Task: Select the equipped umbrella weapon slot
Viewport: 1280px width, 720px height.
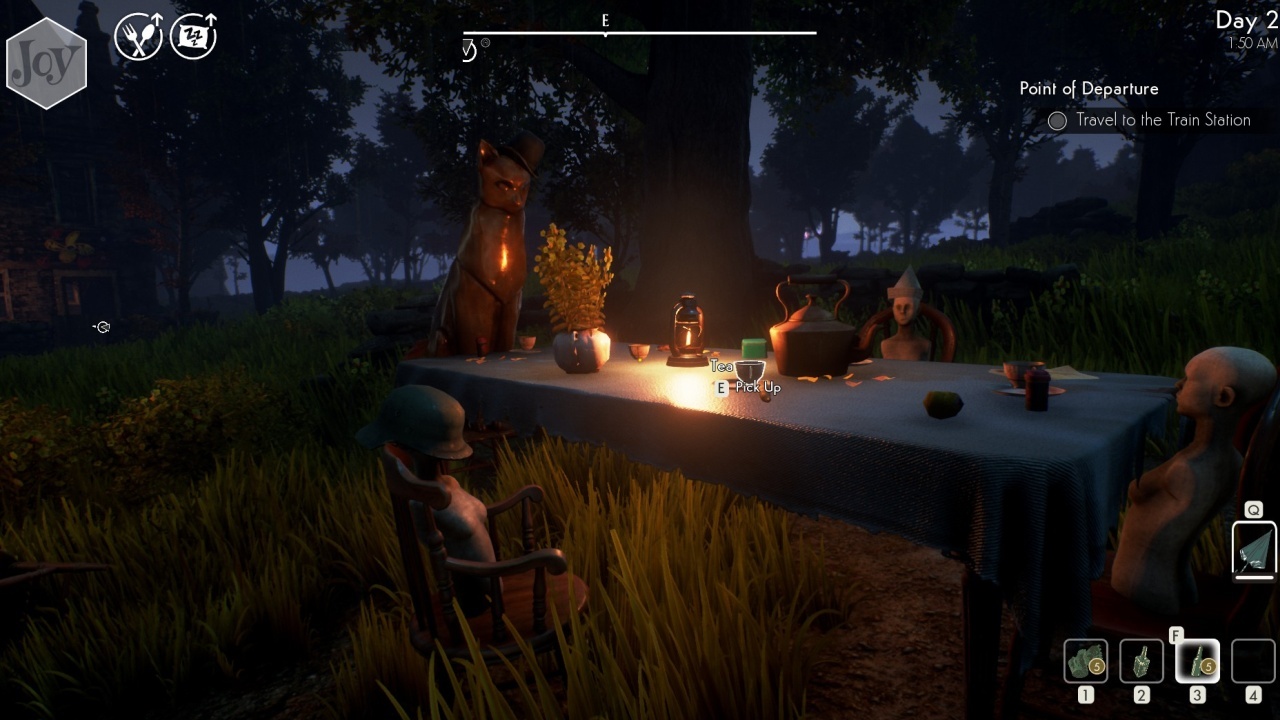Action: coord(1253,549)
